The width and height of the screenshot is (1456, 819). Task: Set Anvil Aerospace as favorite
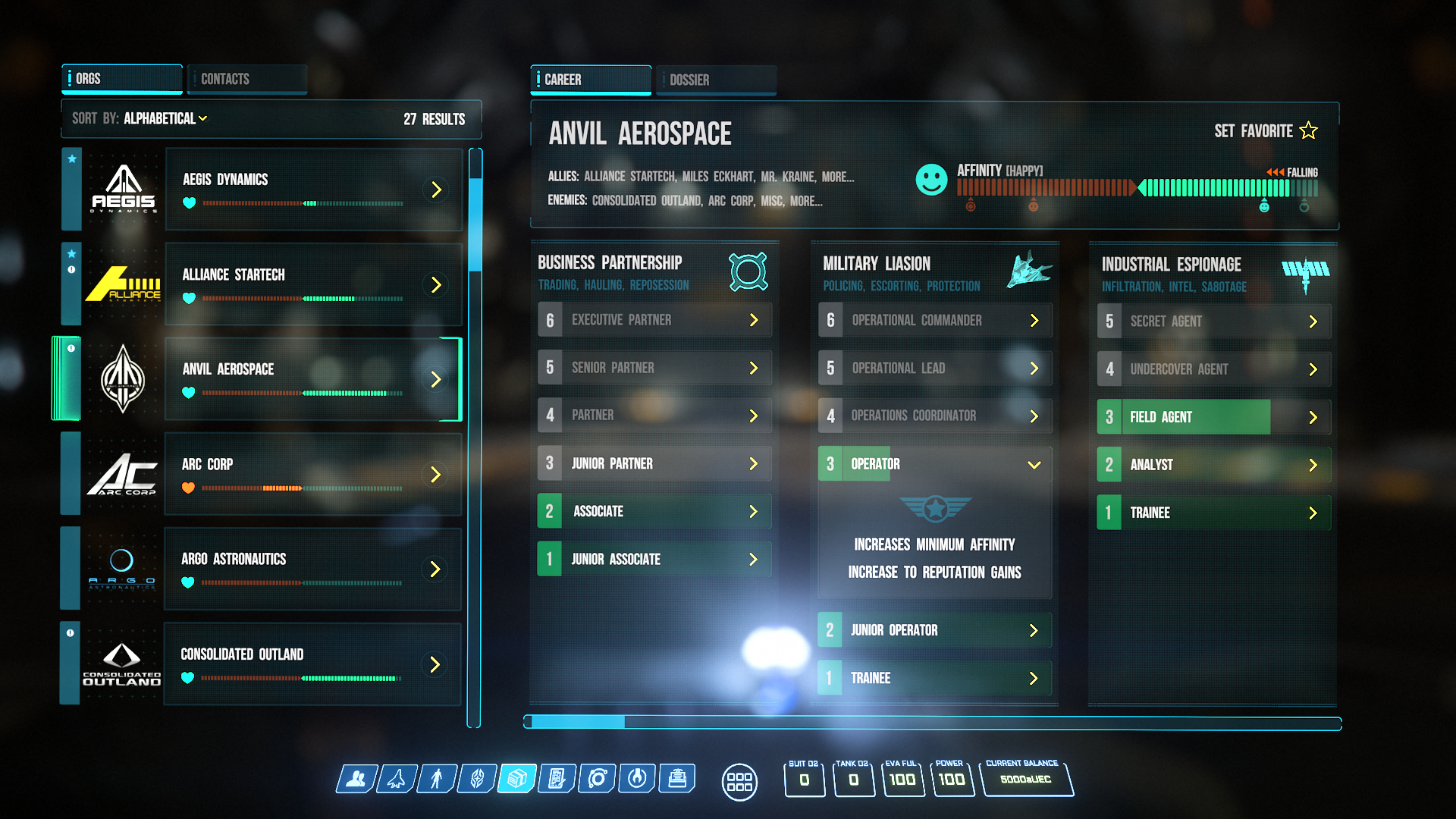point(1266,131)
